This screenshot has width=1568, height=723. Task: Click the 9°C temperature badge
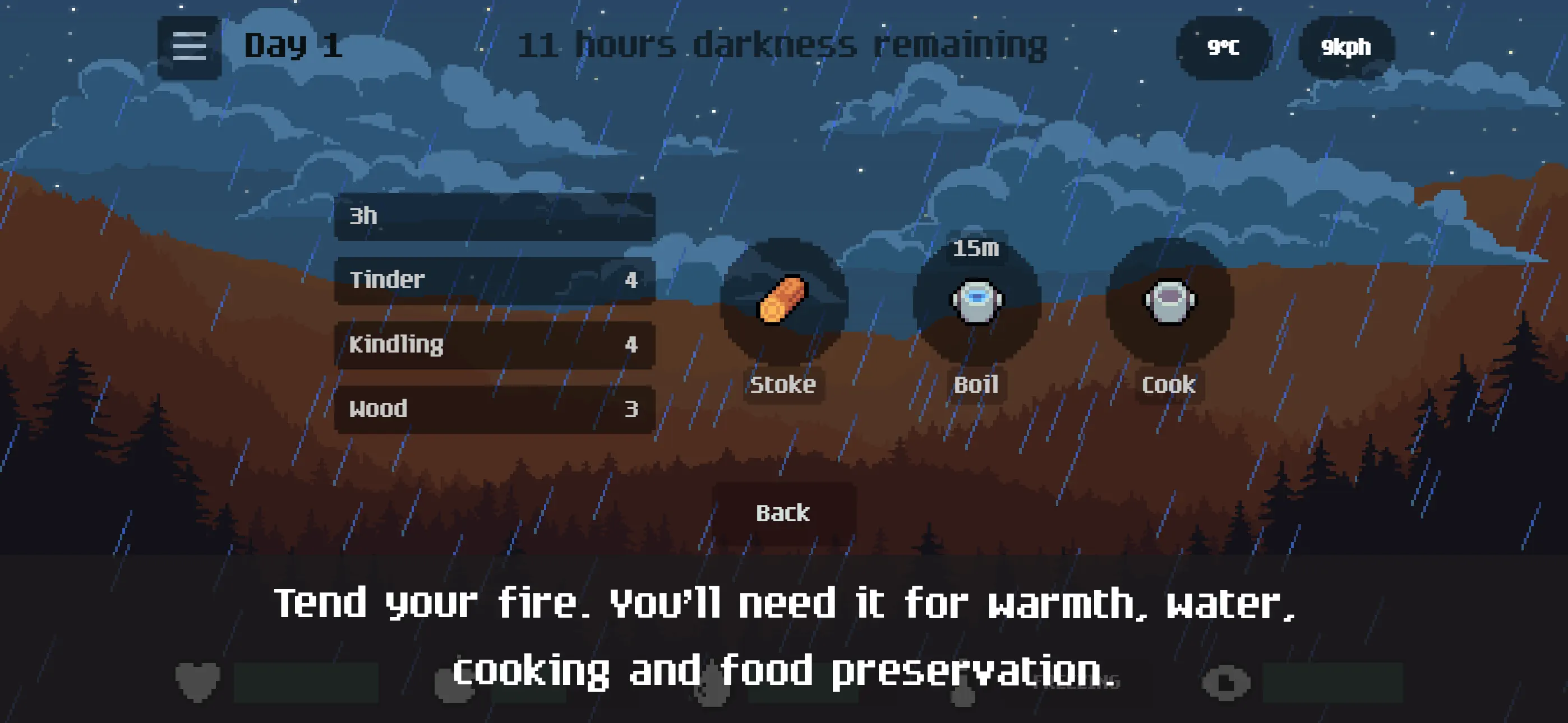tap(1224, 45)
